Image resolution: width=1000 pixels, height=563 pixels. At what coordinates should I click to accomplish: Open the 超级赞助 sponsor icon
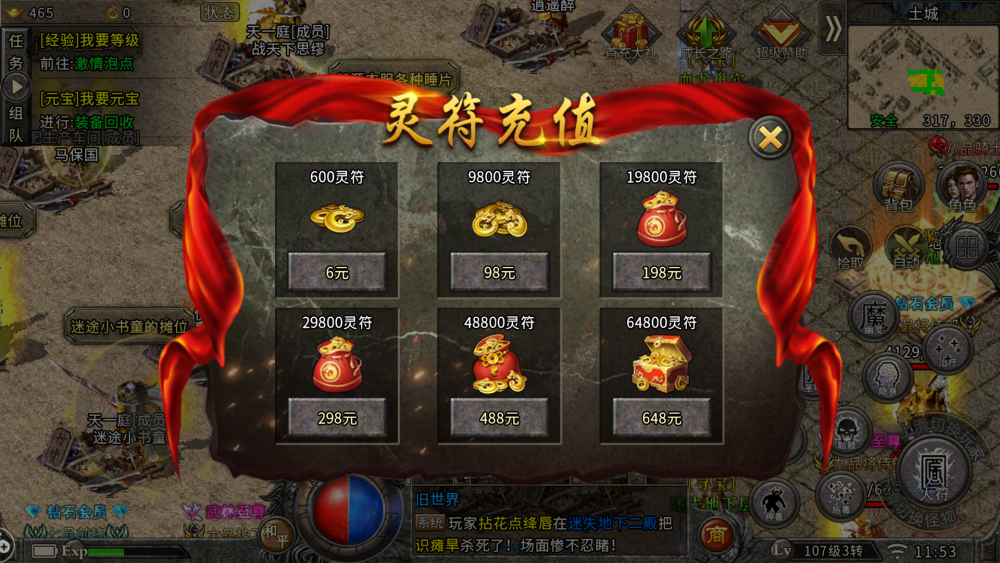click(781, 35)
